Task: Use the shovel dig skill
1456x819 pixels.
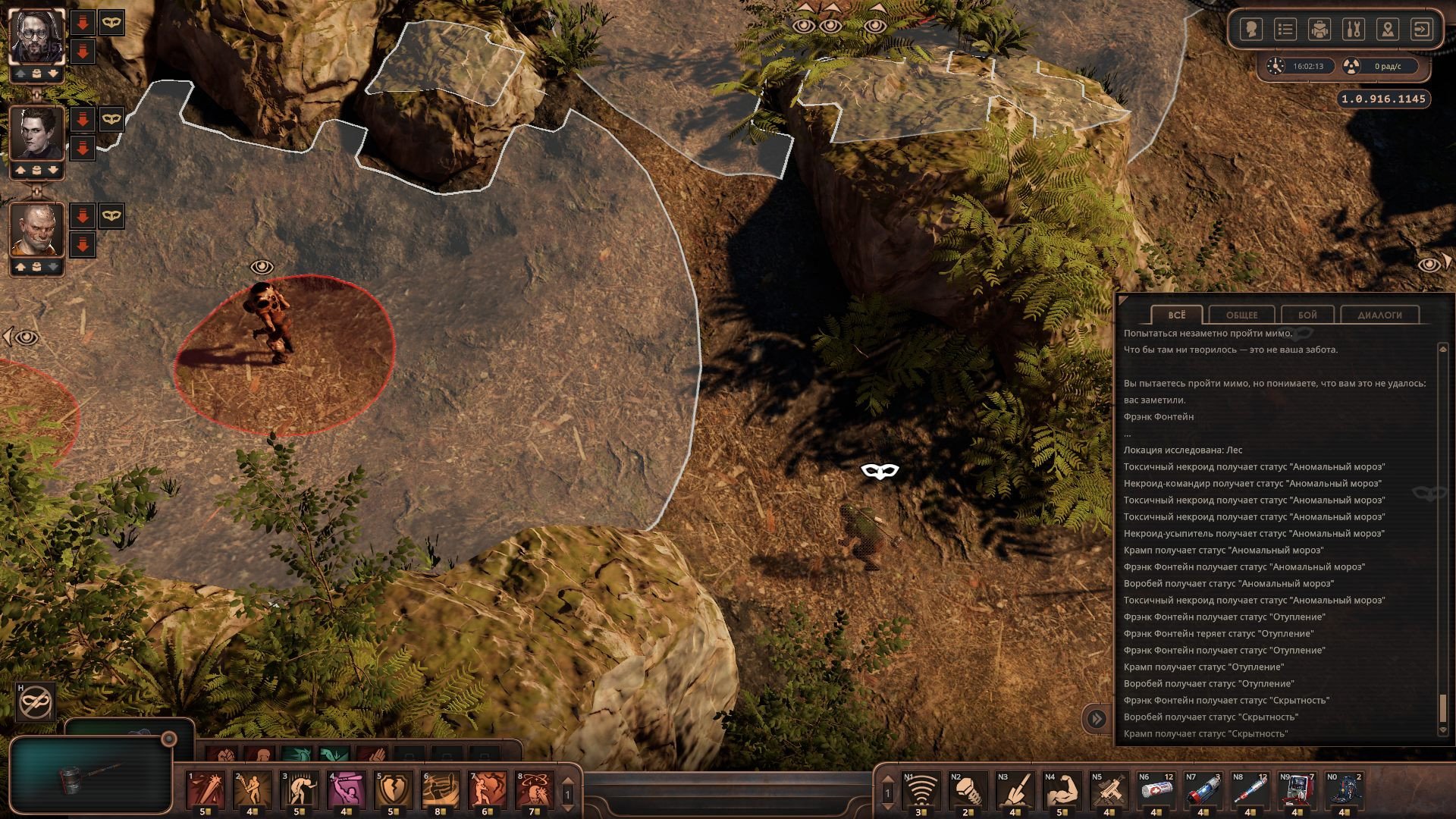Action: (x=1015, y=790)
